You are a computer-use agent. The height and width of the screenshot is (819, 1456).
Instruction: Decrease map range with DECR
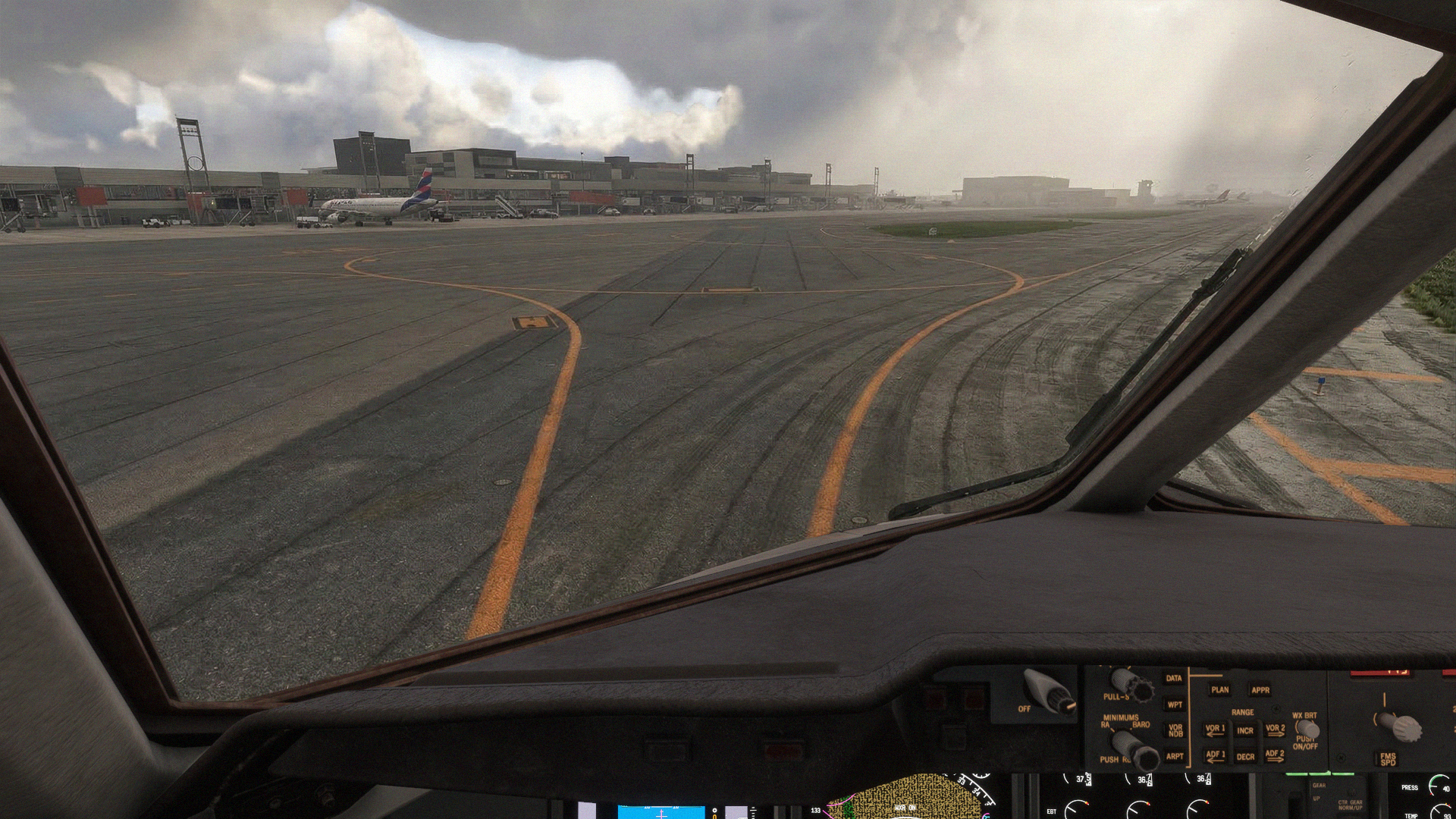pos(1245,757)
